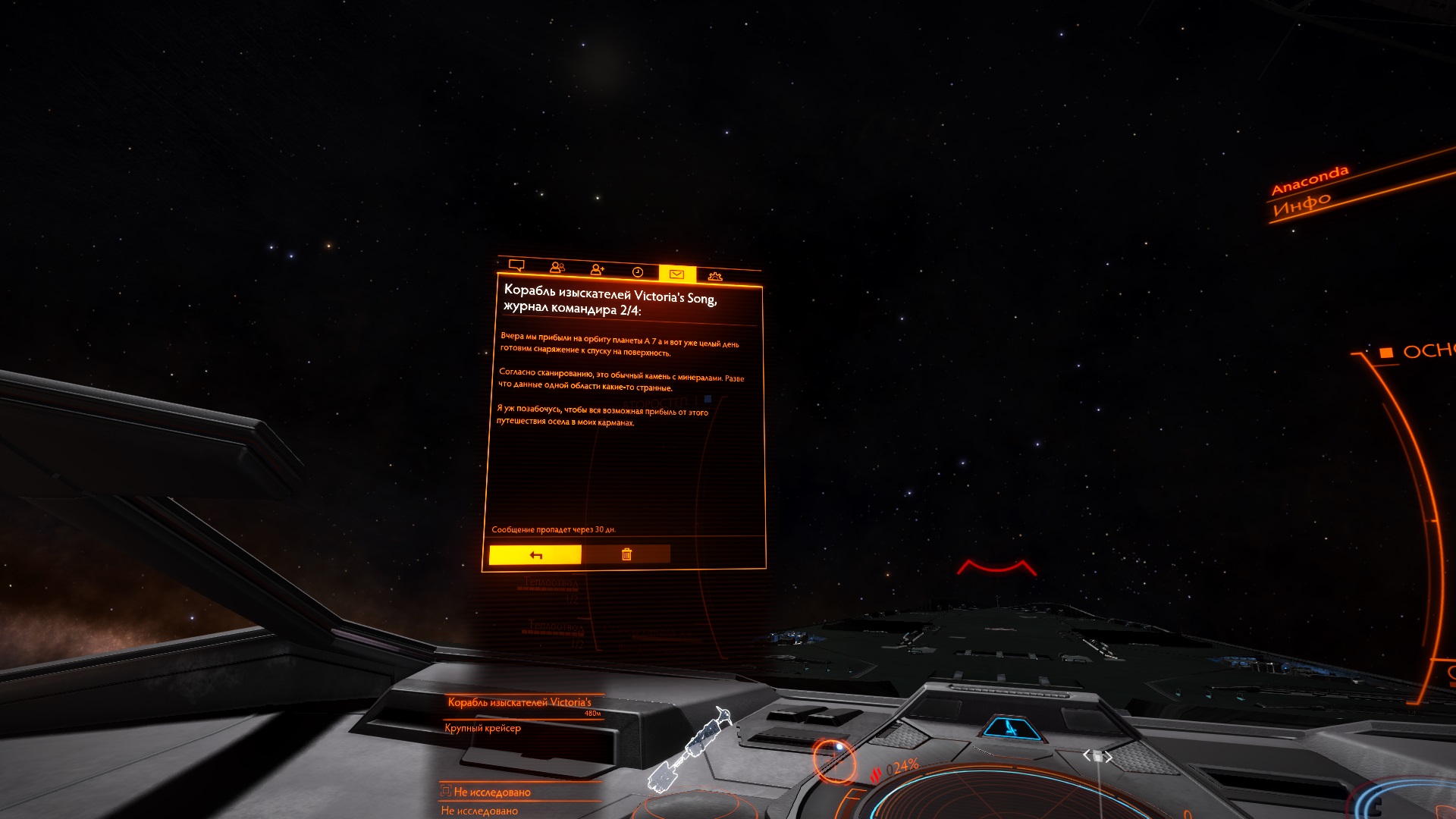1456x819 pixels.
Task: Select the add-friend tab with plus sign
Action: click(598, 270)
